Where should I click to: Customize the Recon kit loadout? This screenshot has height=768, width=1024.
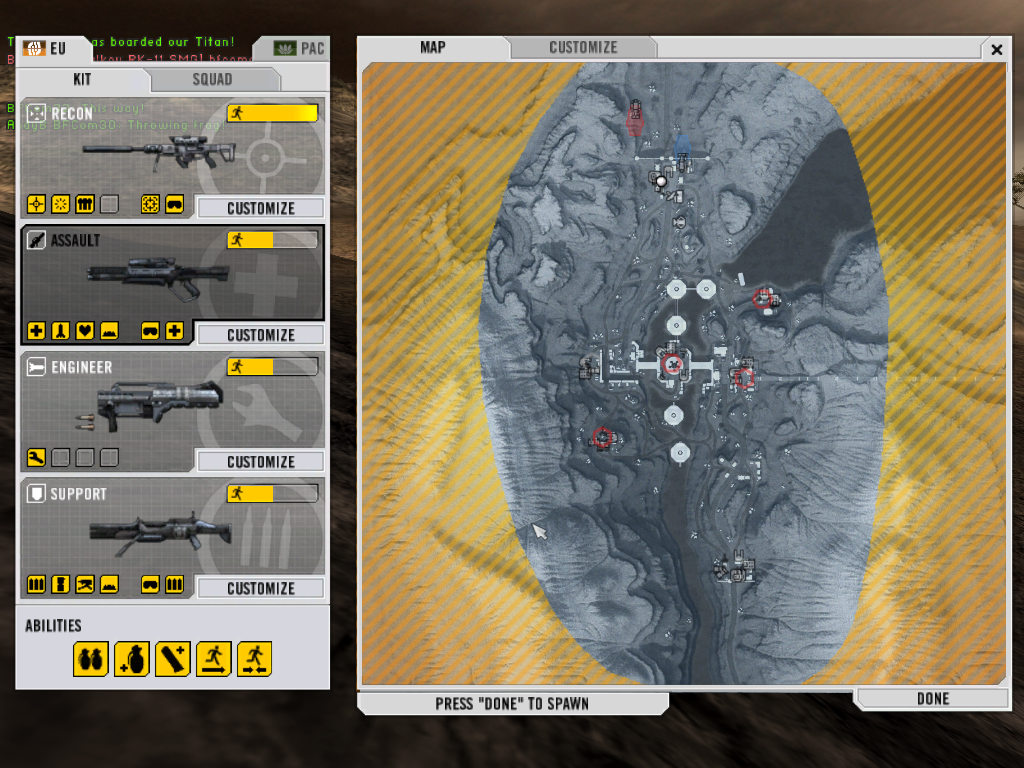pos(260,208)
